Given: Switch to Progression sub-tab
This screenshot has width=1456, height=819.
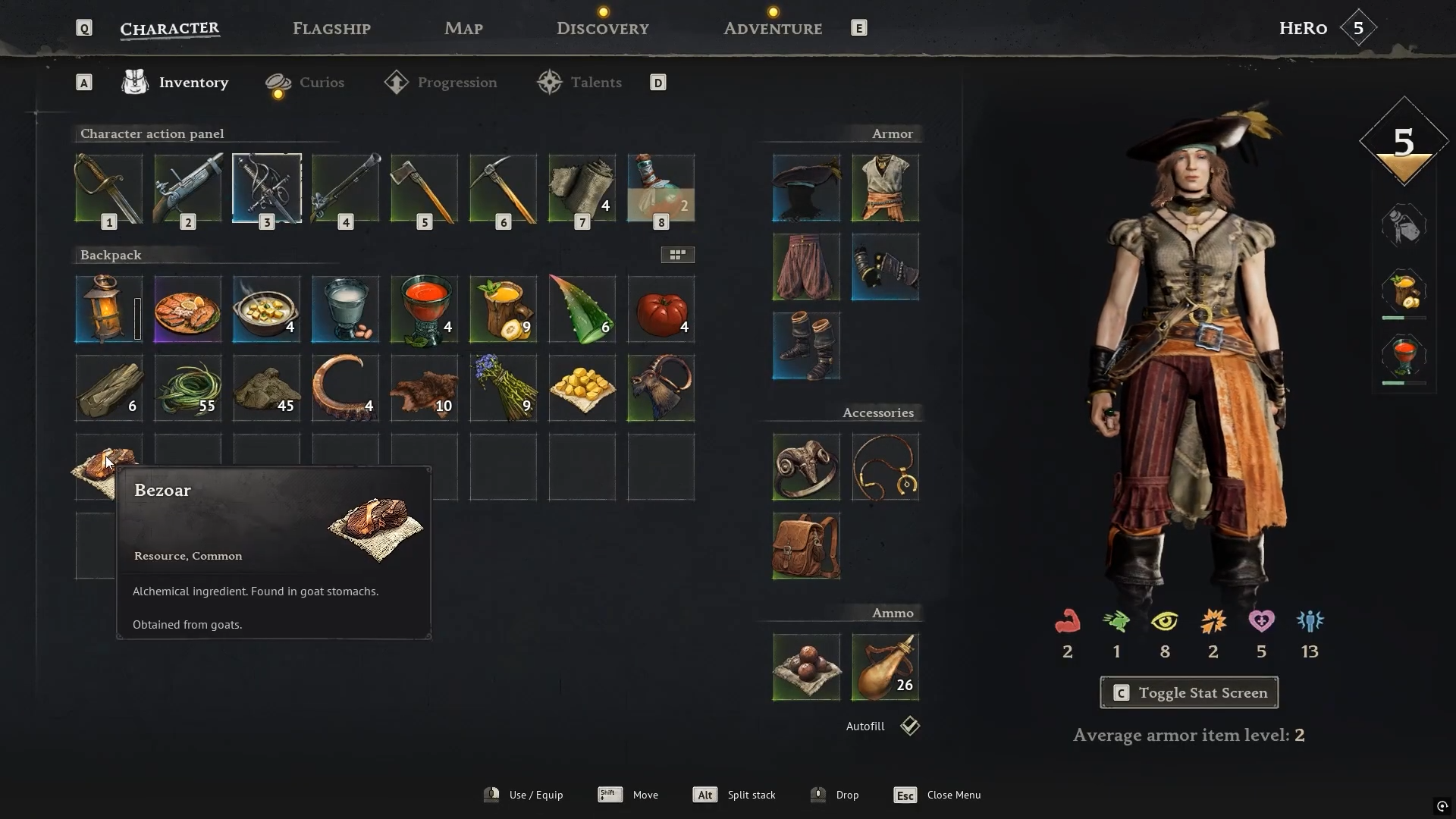Looking at the screenshot, I should tap(457, 83).
